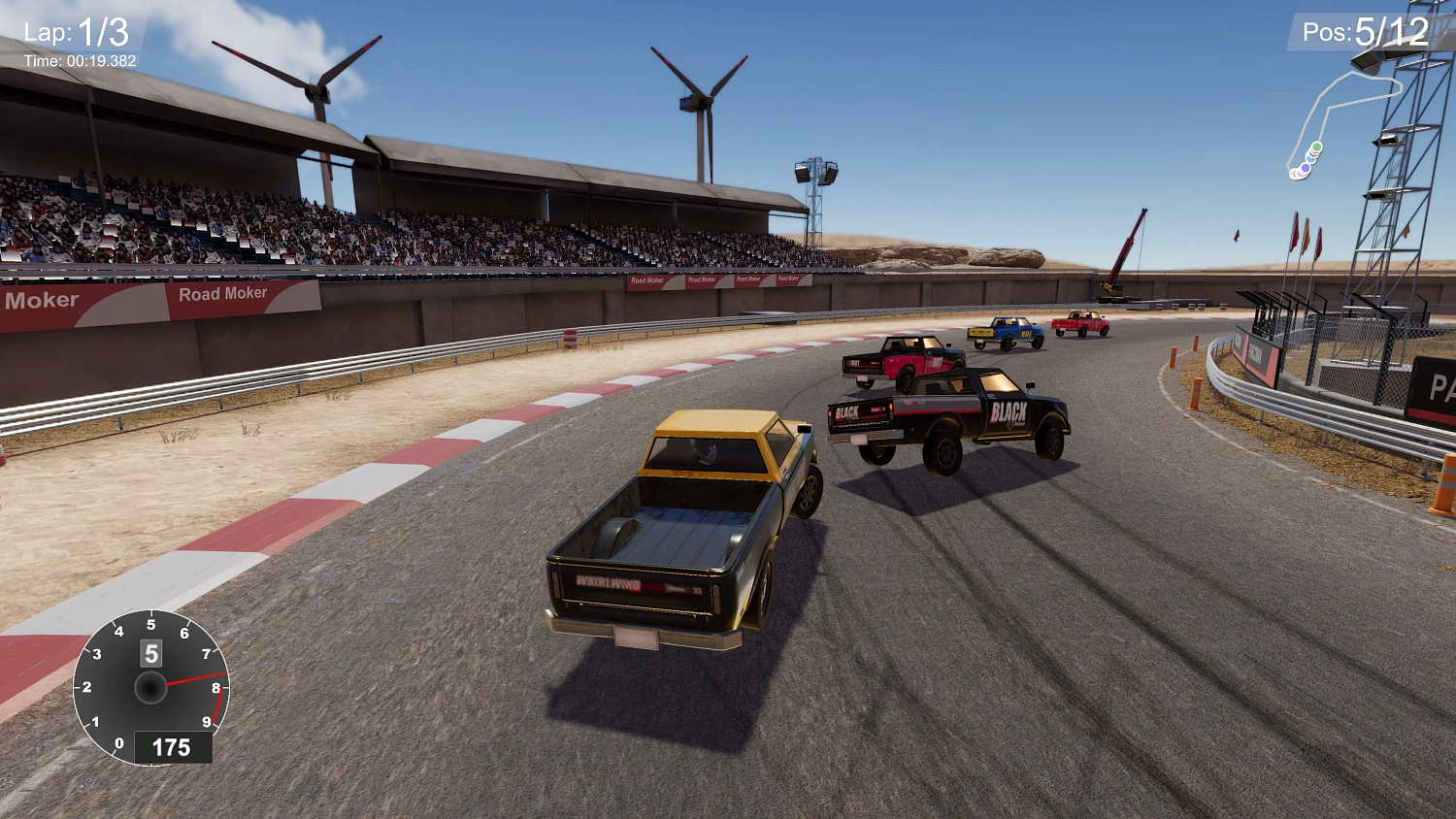Screen dimensions: 1456x819
Task: Click the green player dot on minimap
Action: point(1314,147)
